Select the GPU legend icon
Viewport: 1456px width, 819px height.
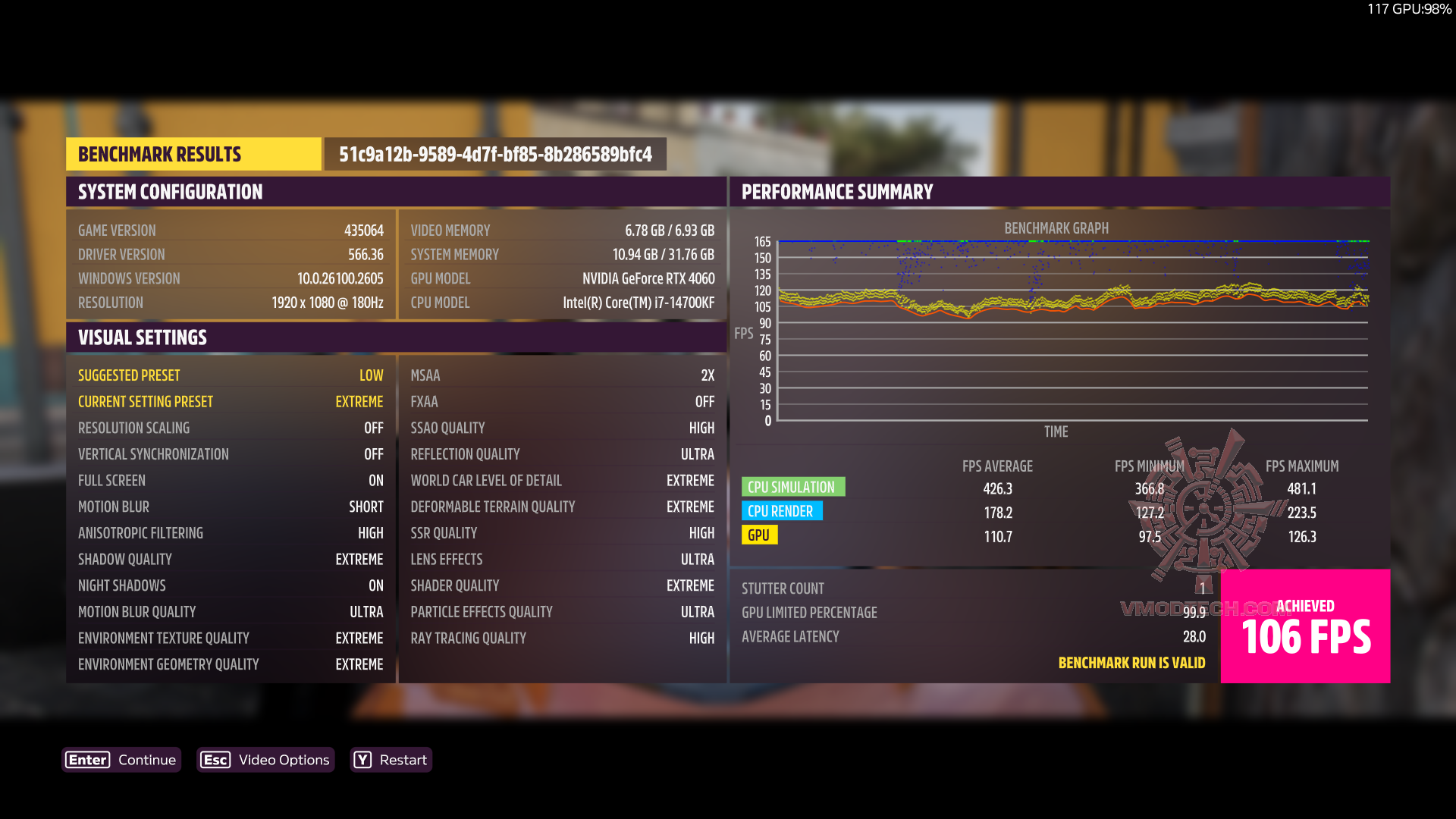pyautogui.click(x=759, y=535)
